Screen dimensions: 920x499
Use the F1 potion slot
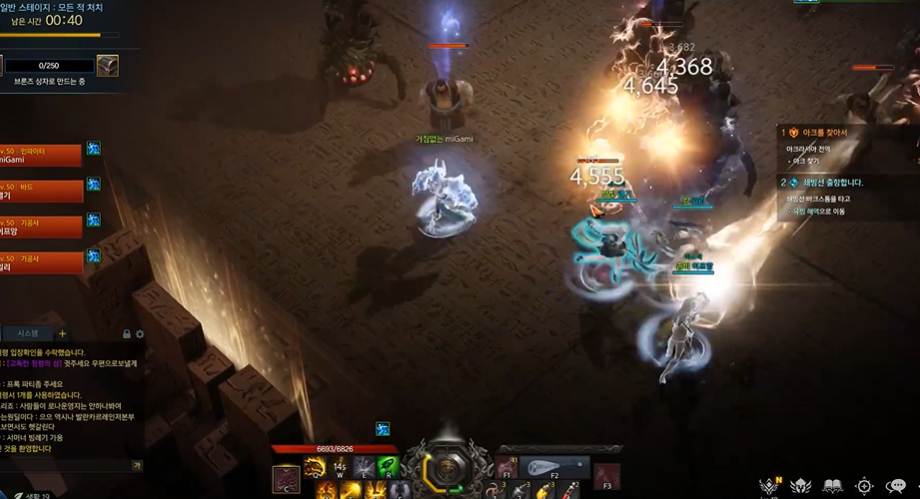coord(507,468)
